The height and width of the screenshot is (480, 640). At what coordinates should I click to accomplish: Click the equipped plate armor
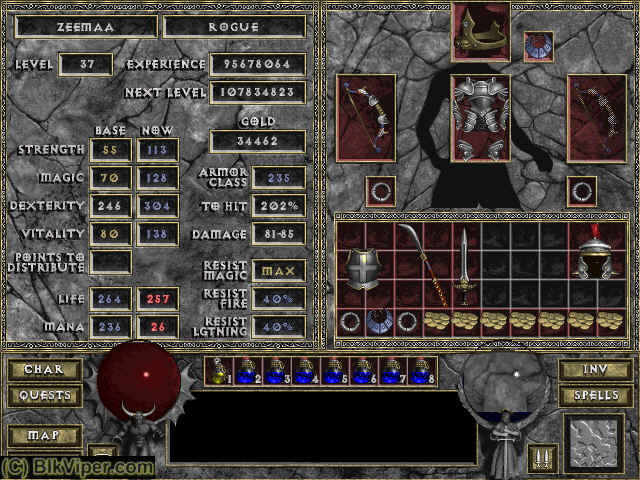click(x=480, y=117)
